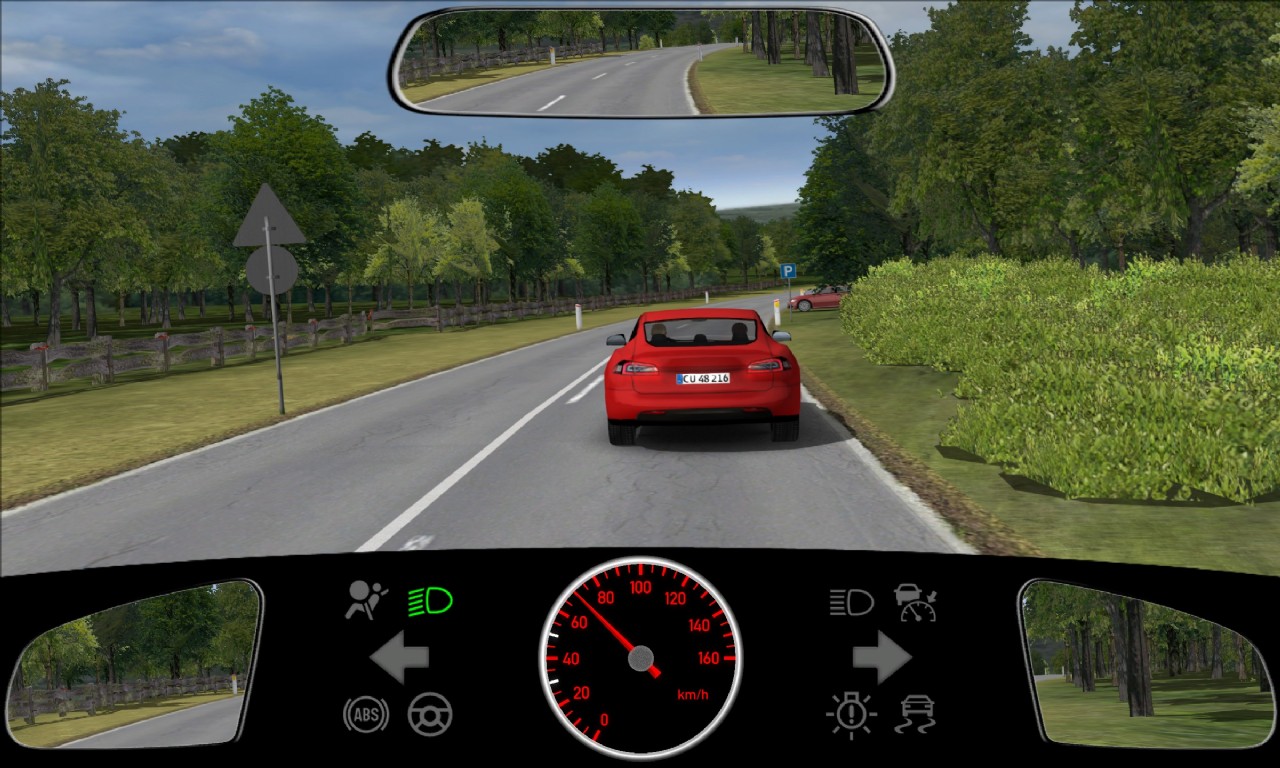Click the bulb failure warning icon

tap(851, 714)
